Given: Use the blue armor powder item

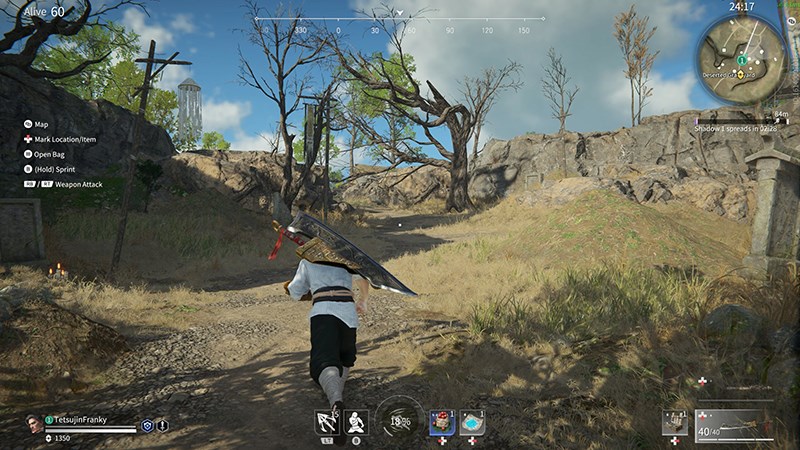Looking at the screenshot, I should point(472,422).
